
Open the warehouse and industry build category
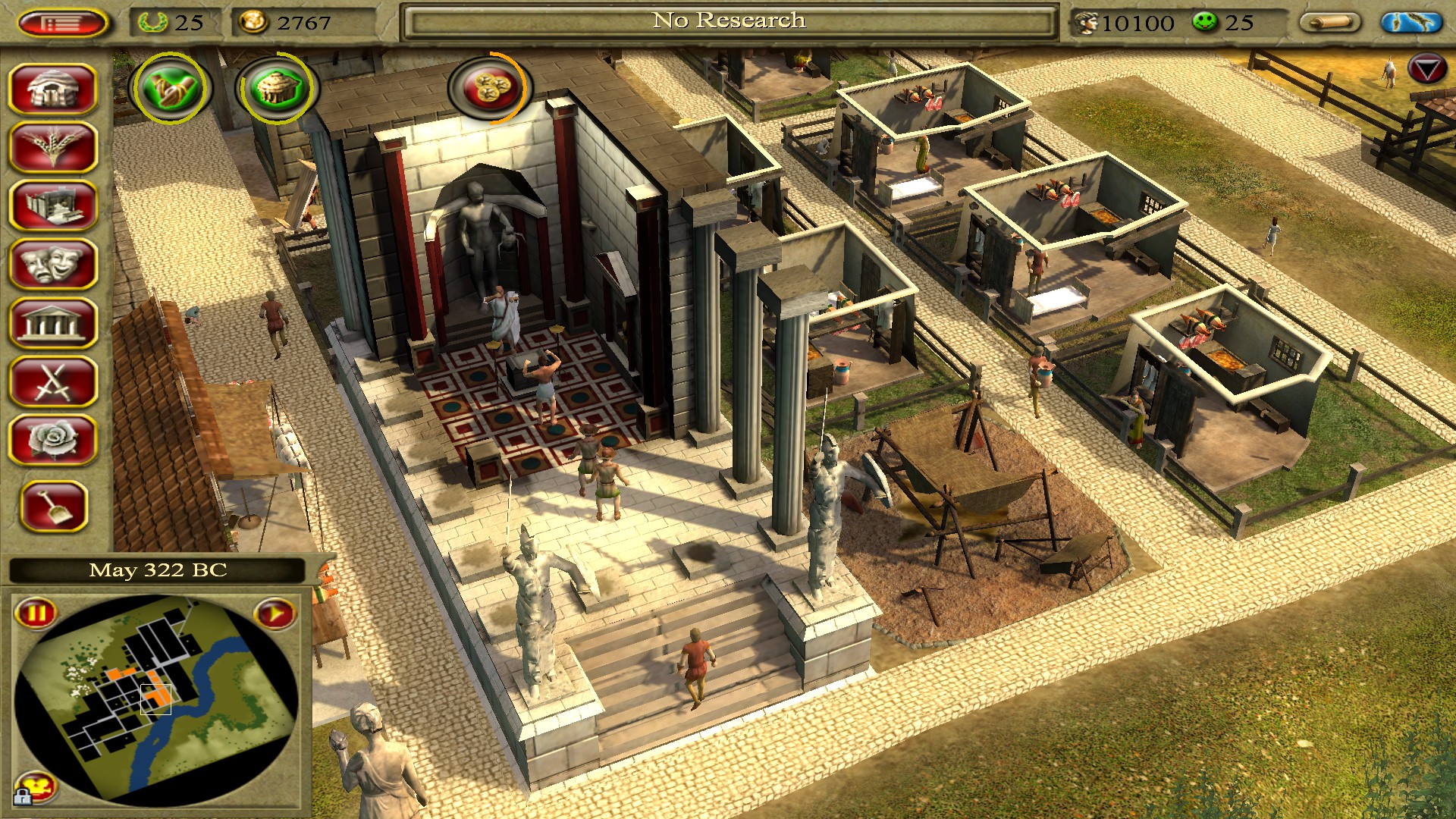point(53,206)
